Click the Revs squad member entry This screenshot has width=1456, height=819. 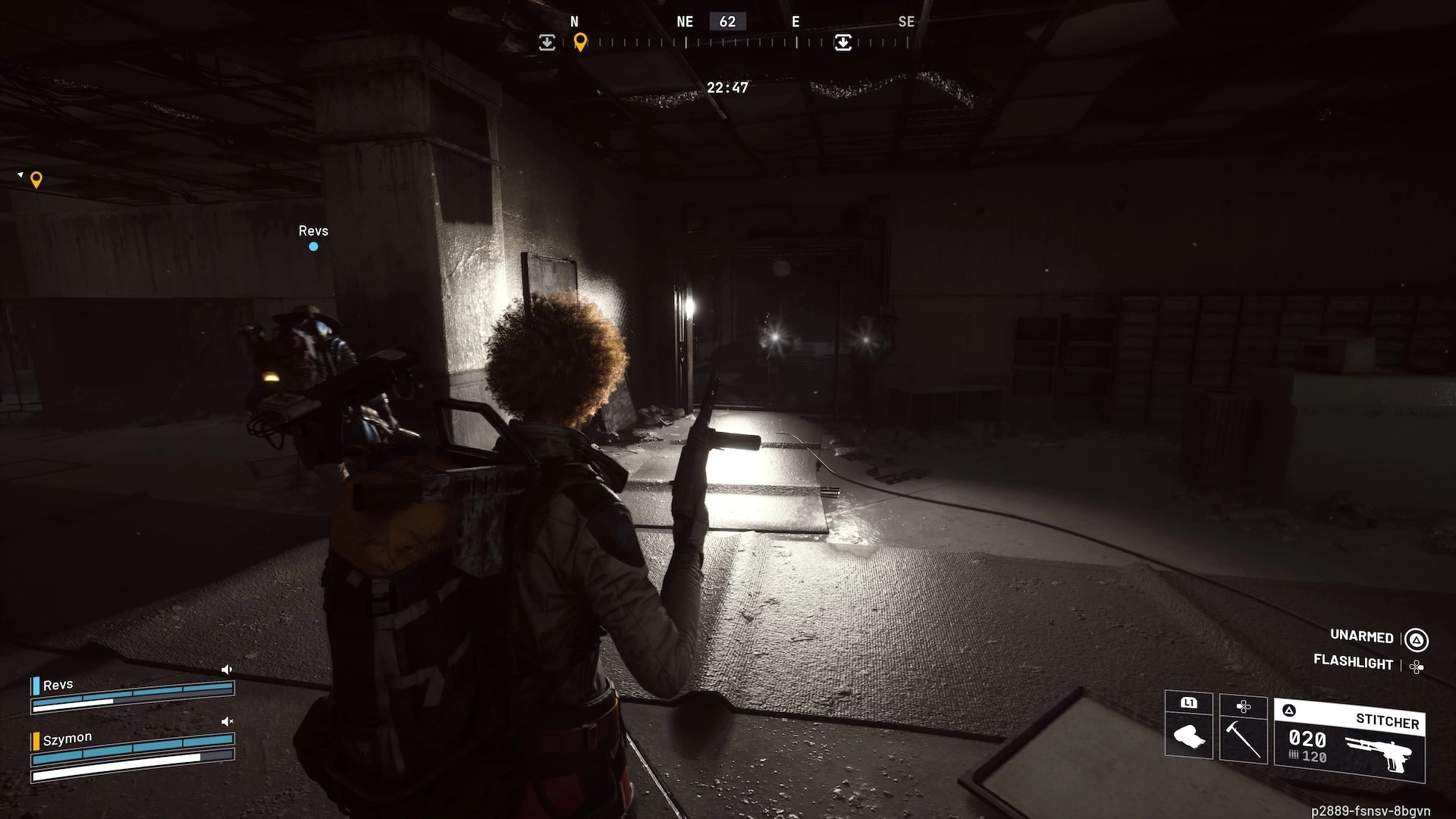[58, 686]
